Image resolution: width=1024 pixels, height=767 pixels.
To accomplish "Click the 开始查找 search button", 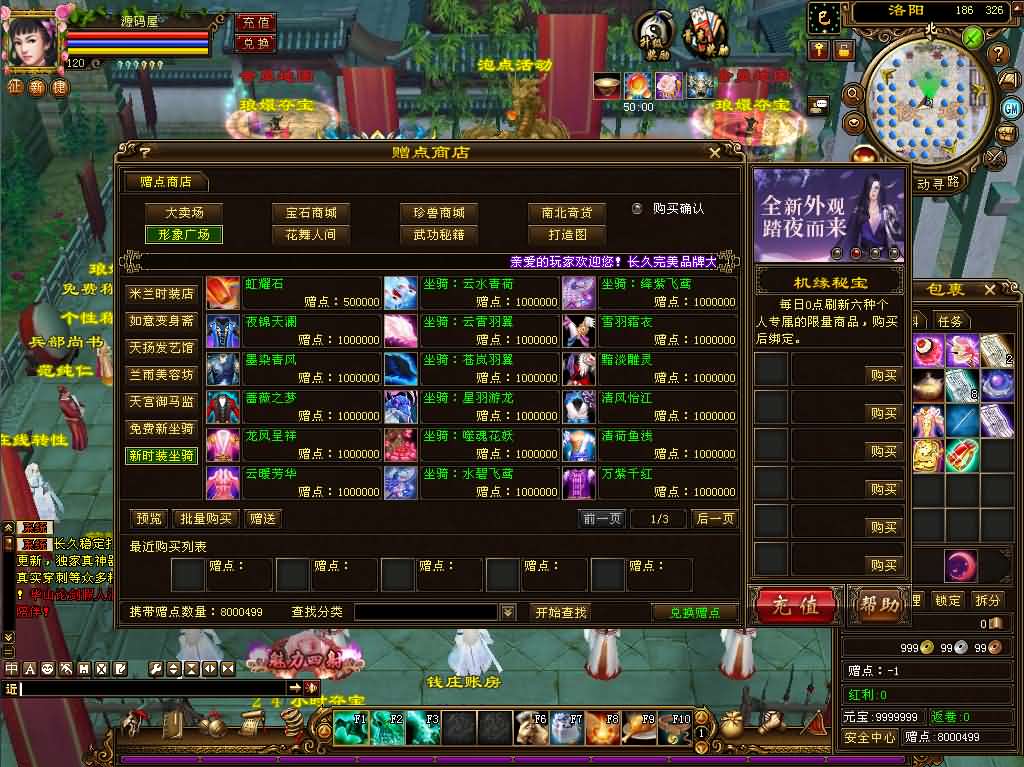I will click(x=560, y=612).
